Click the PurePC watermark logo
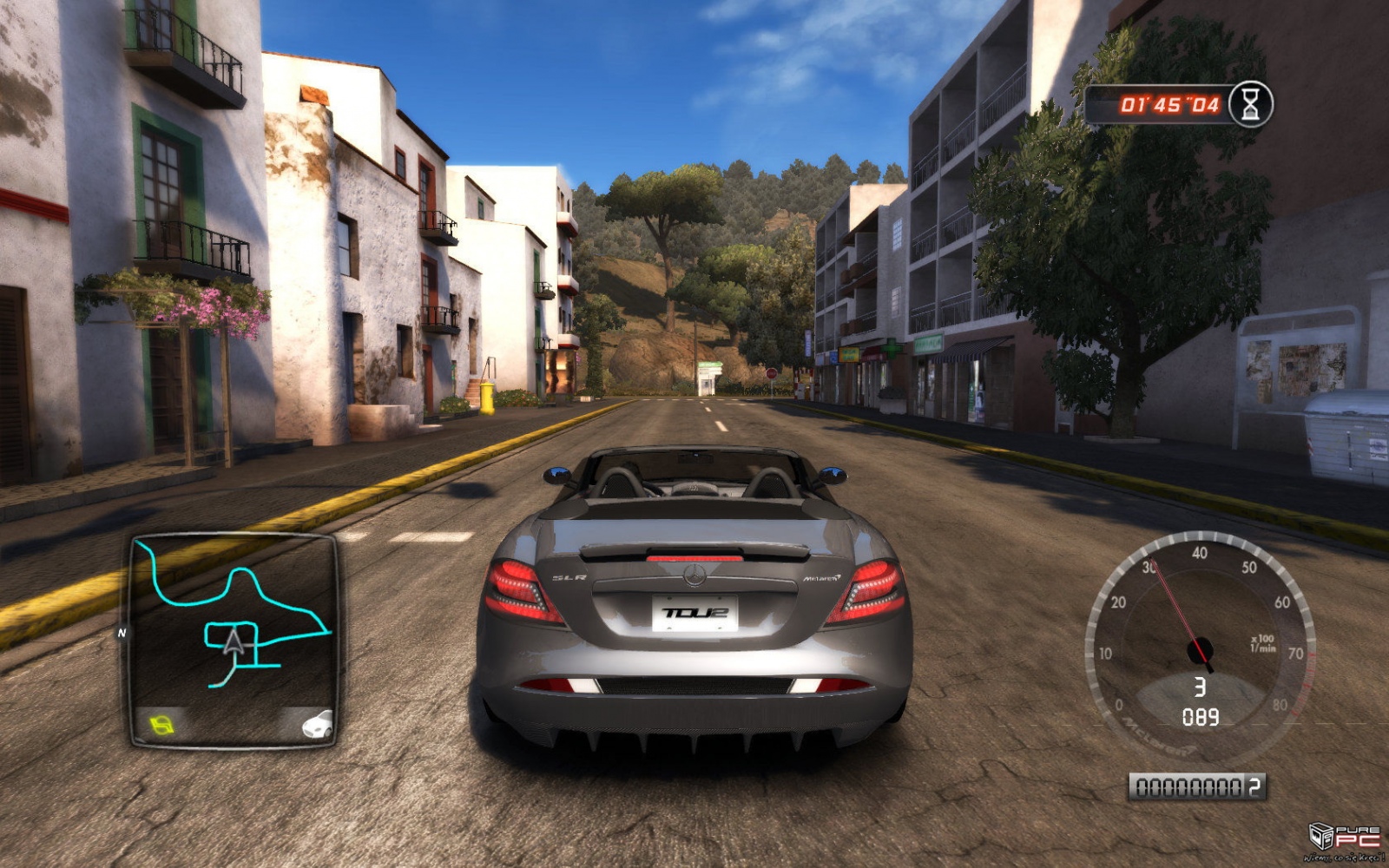 pos(1344,839)
